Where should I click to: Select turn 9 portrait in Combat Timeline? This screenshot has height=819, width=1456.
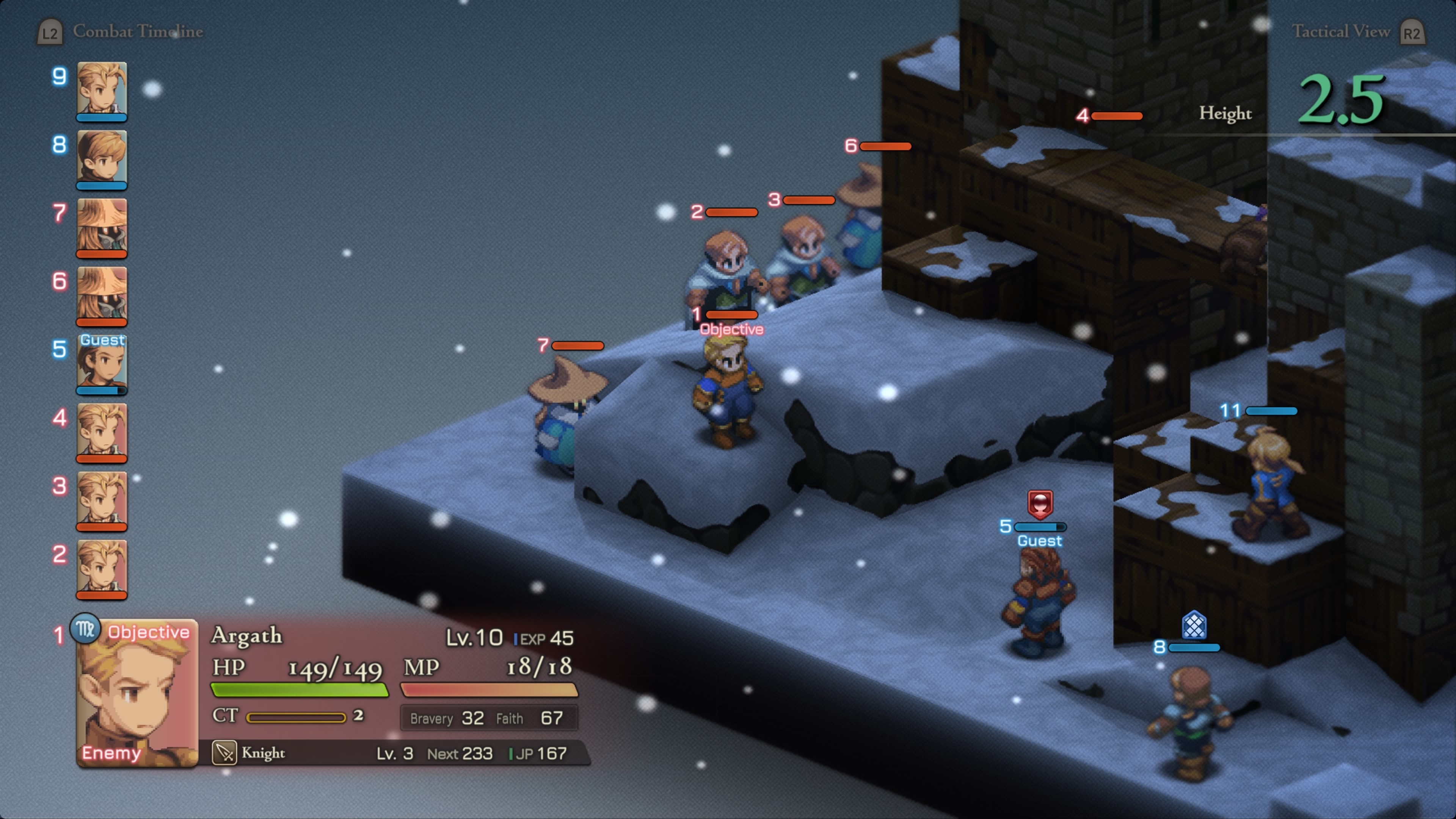point(102,89)
